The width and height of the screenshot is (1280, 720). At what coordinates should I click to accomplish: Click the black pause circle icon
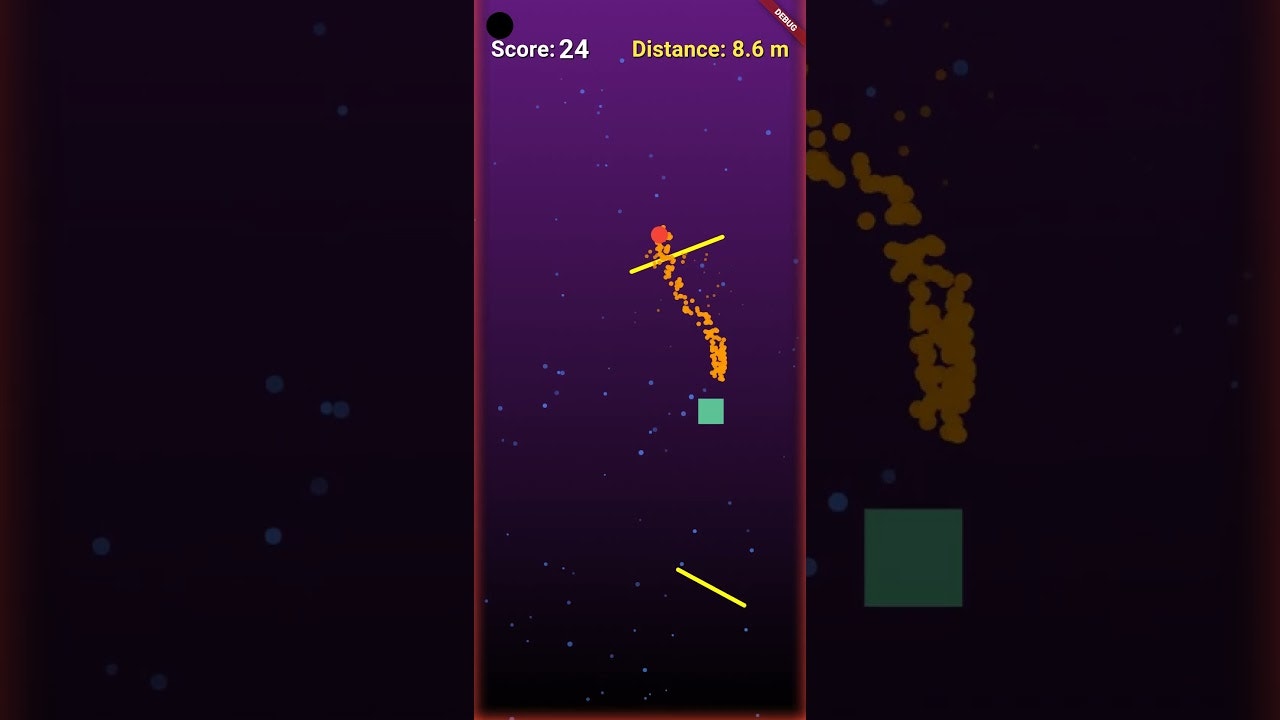498,23
